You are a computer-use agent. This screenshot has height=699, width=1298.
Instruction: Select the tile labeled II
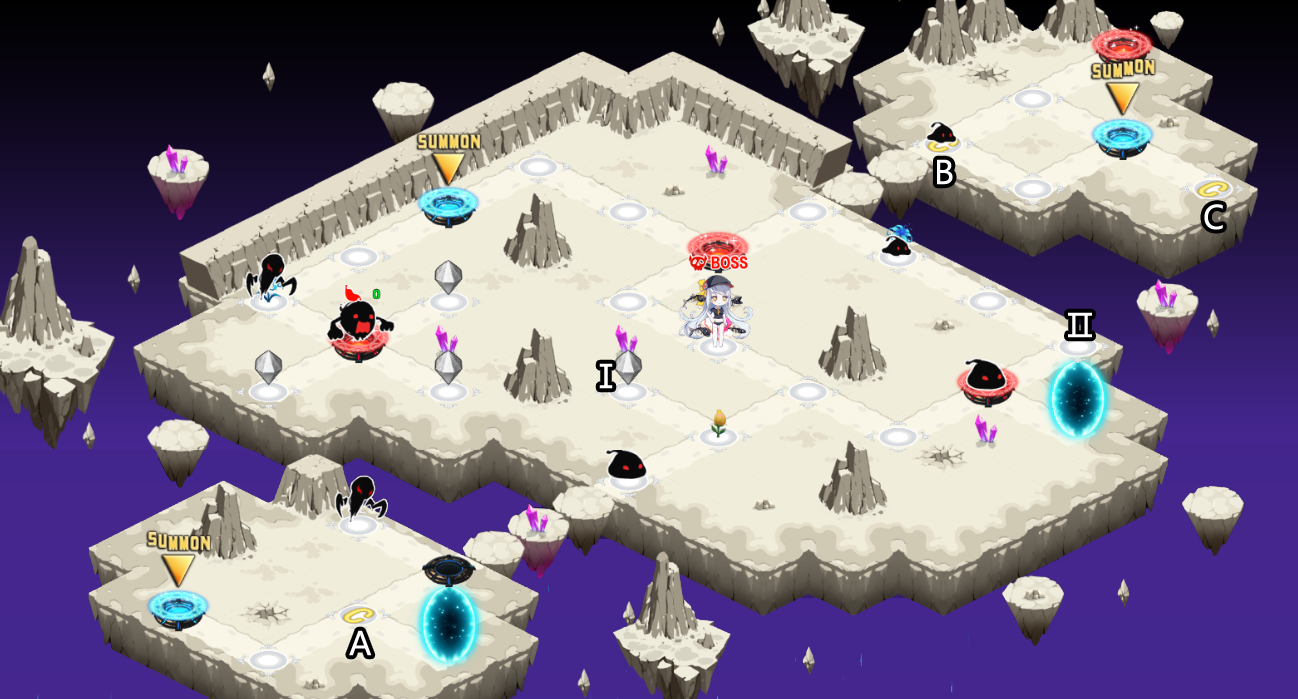[x=1078, y=346]
